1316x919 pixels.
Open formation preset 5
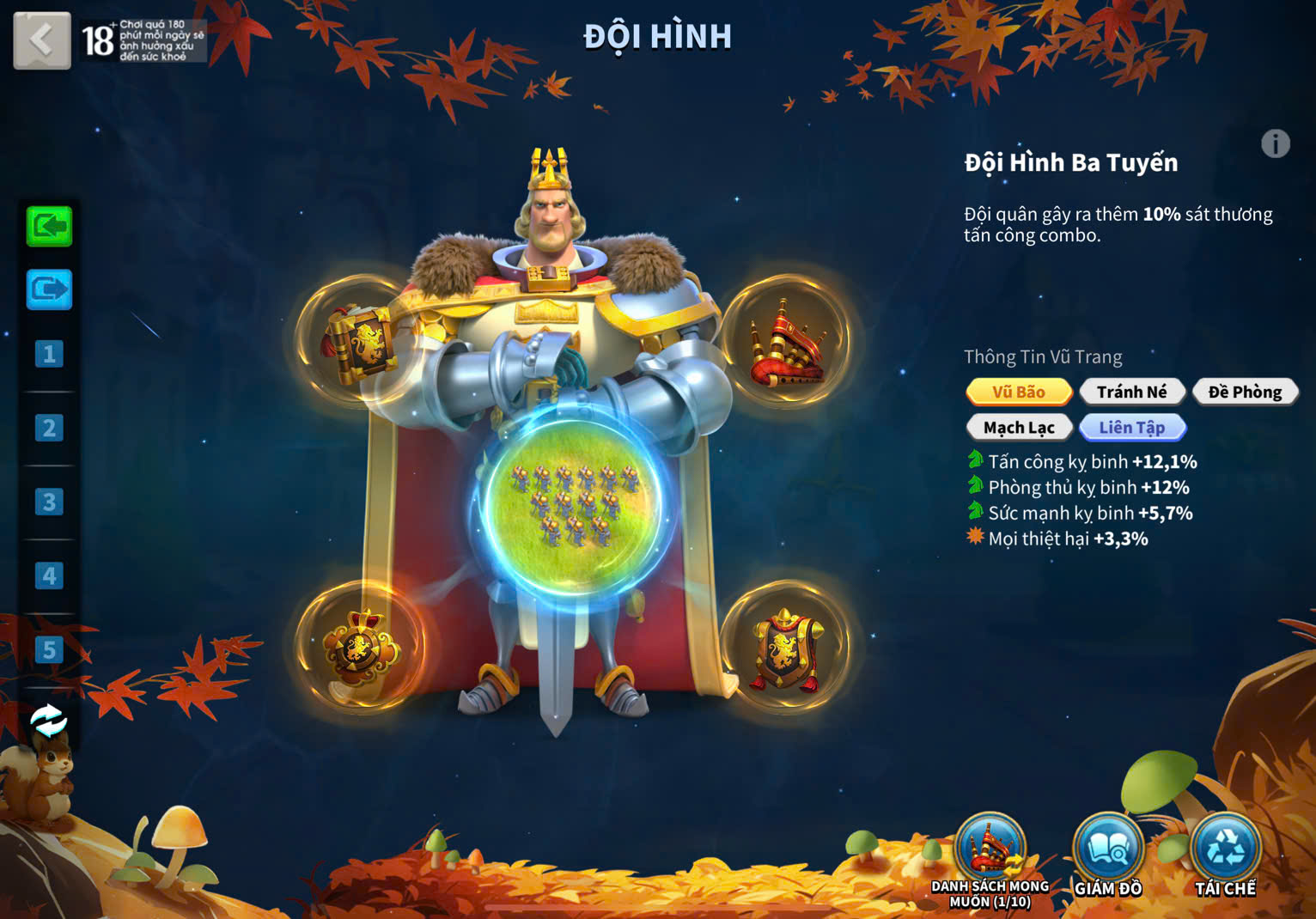[x=49, y=650]
